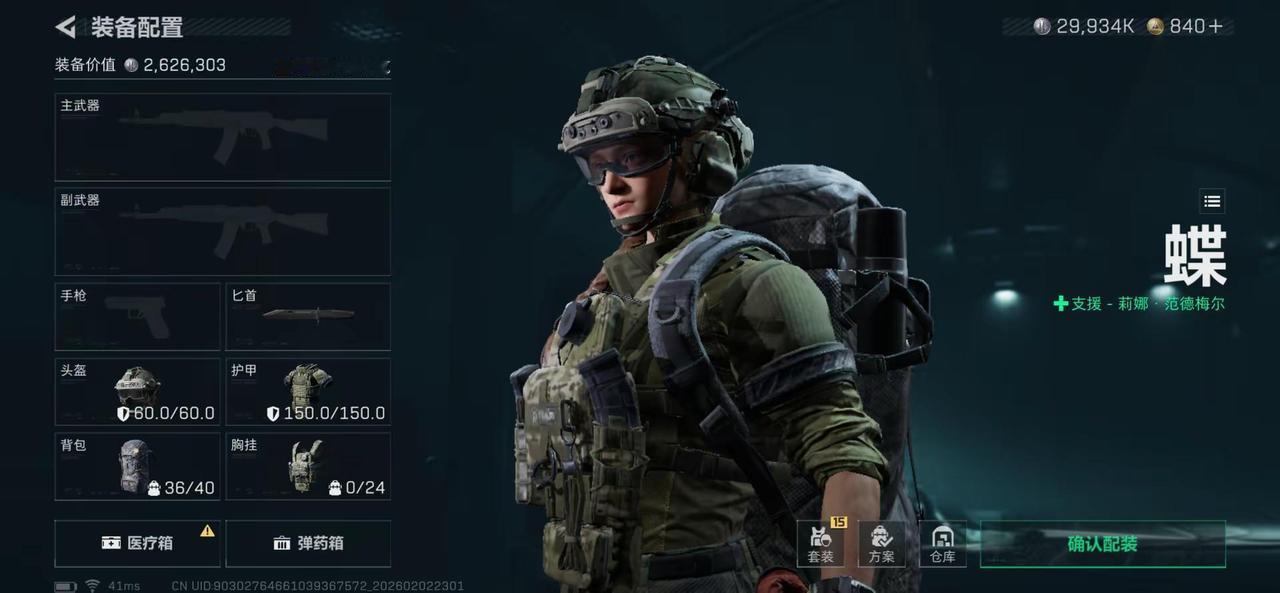The image size is (1280, 593).
Task: Open the list menu above operator name 蝶
Action: [x=1212, y=201]
